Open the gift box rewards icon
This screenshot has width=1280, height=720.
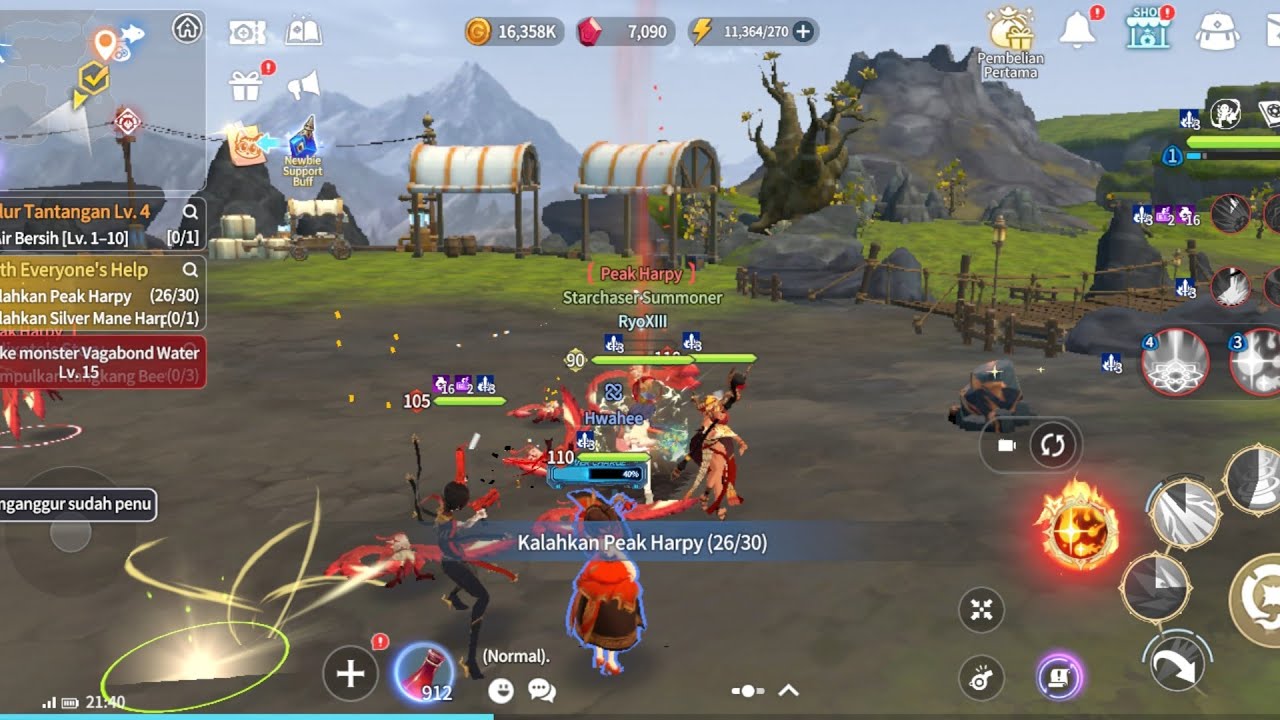[x=245, y=86]
